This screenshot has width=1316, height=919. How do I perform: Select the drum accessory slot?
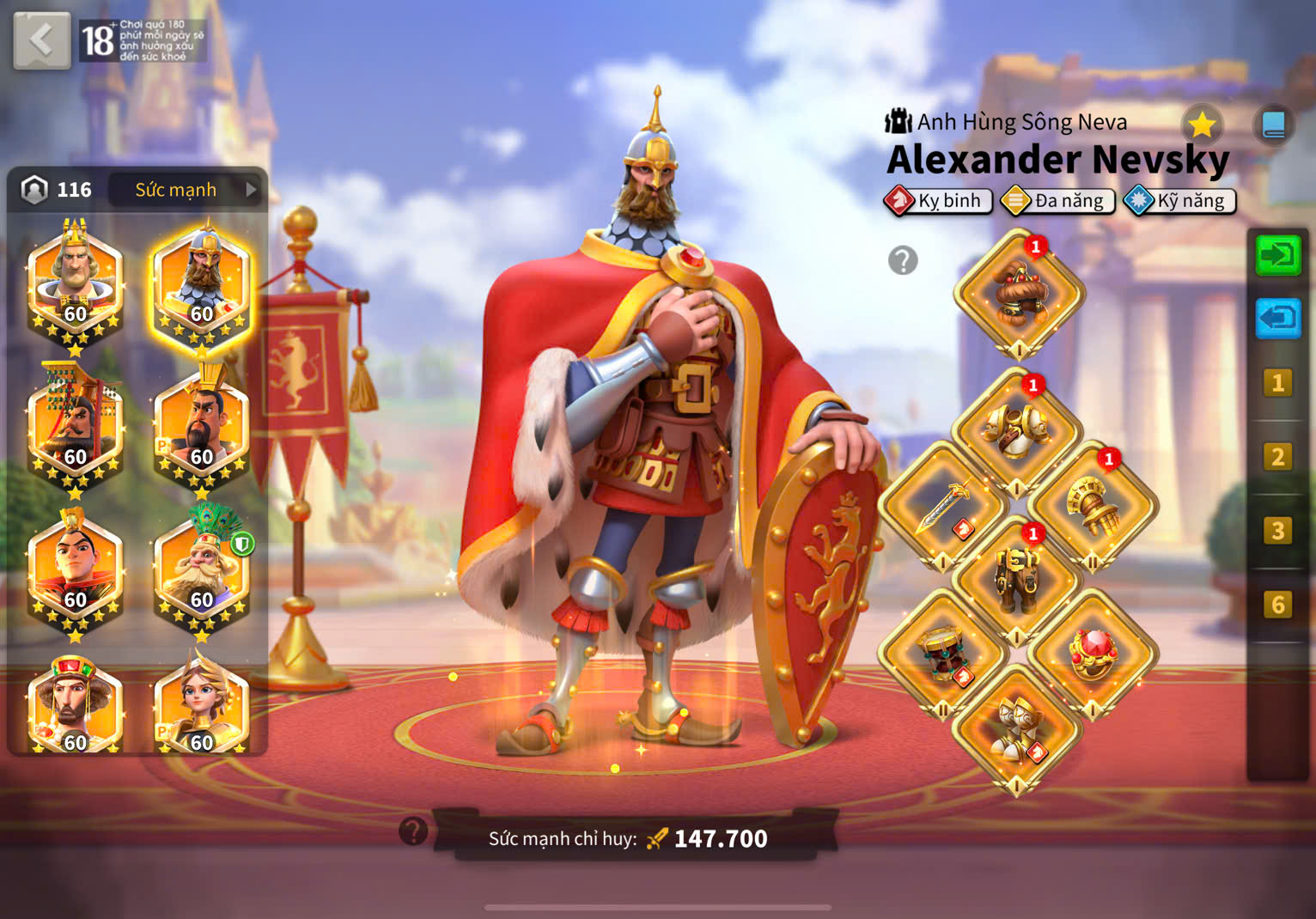(x=942, y=654)
